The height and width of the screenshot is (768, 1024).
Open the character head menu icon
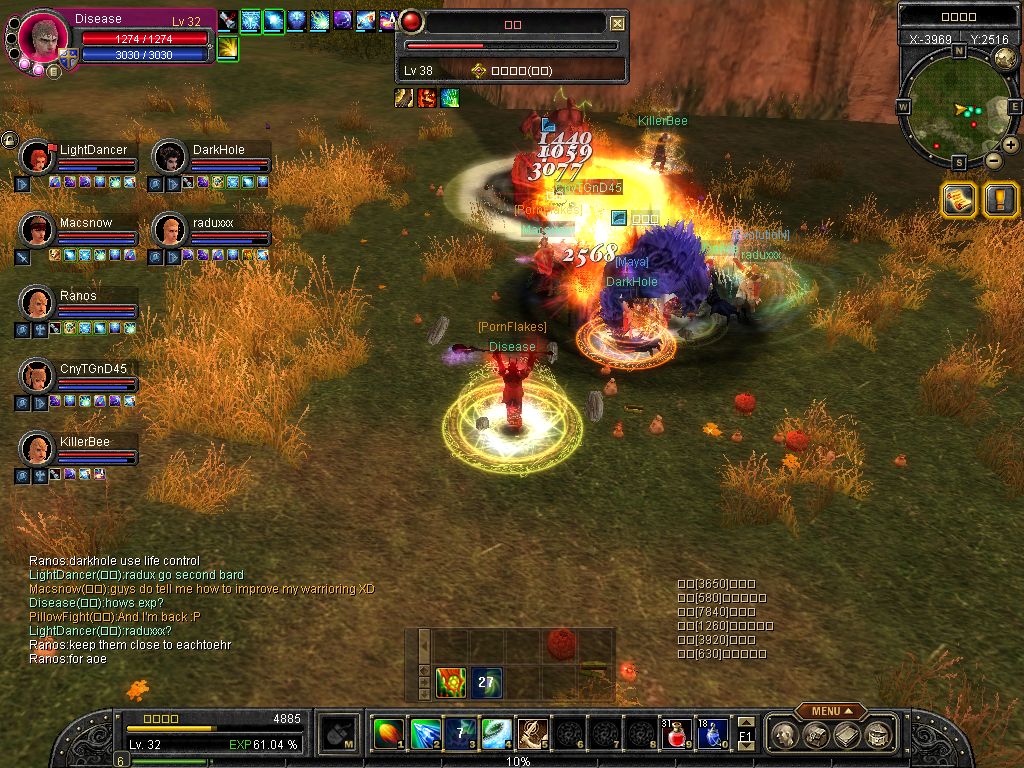click(x=784, y=735)
